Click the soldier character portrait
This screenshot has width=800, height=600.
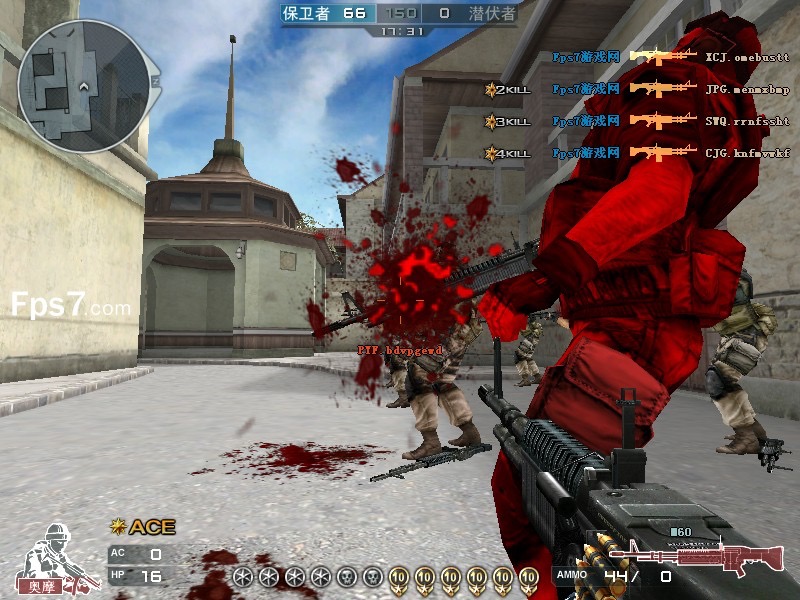(54, 556)
